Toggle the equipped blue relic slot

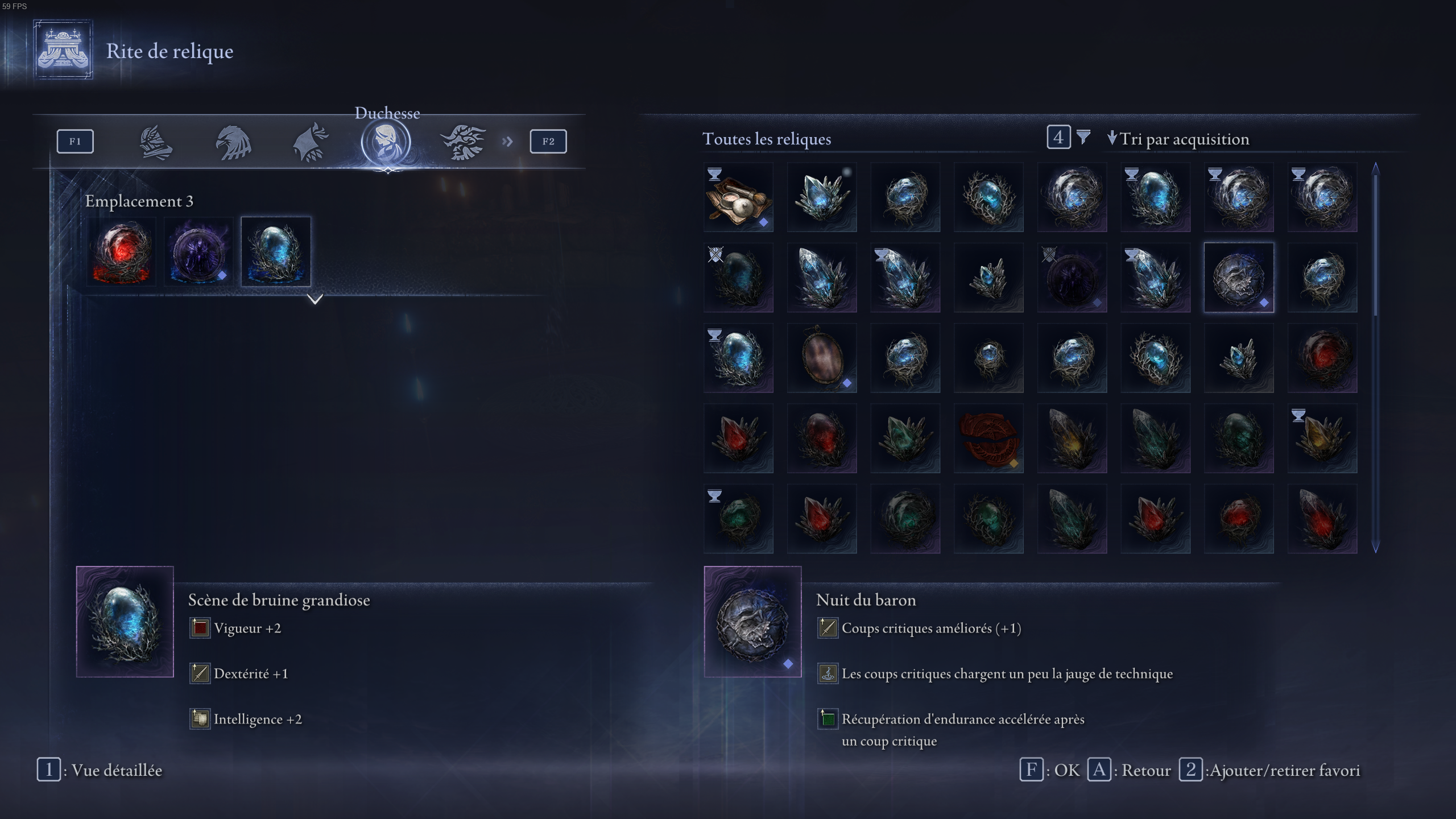(276, 253)
